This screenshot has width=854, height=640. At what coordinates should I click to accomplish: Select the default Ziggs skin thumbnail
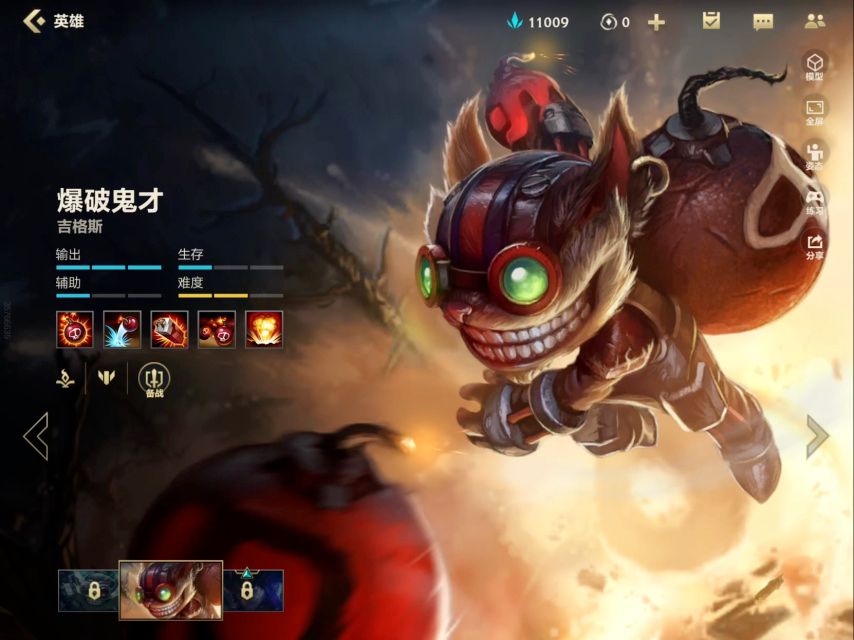pos(170,589)
